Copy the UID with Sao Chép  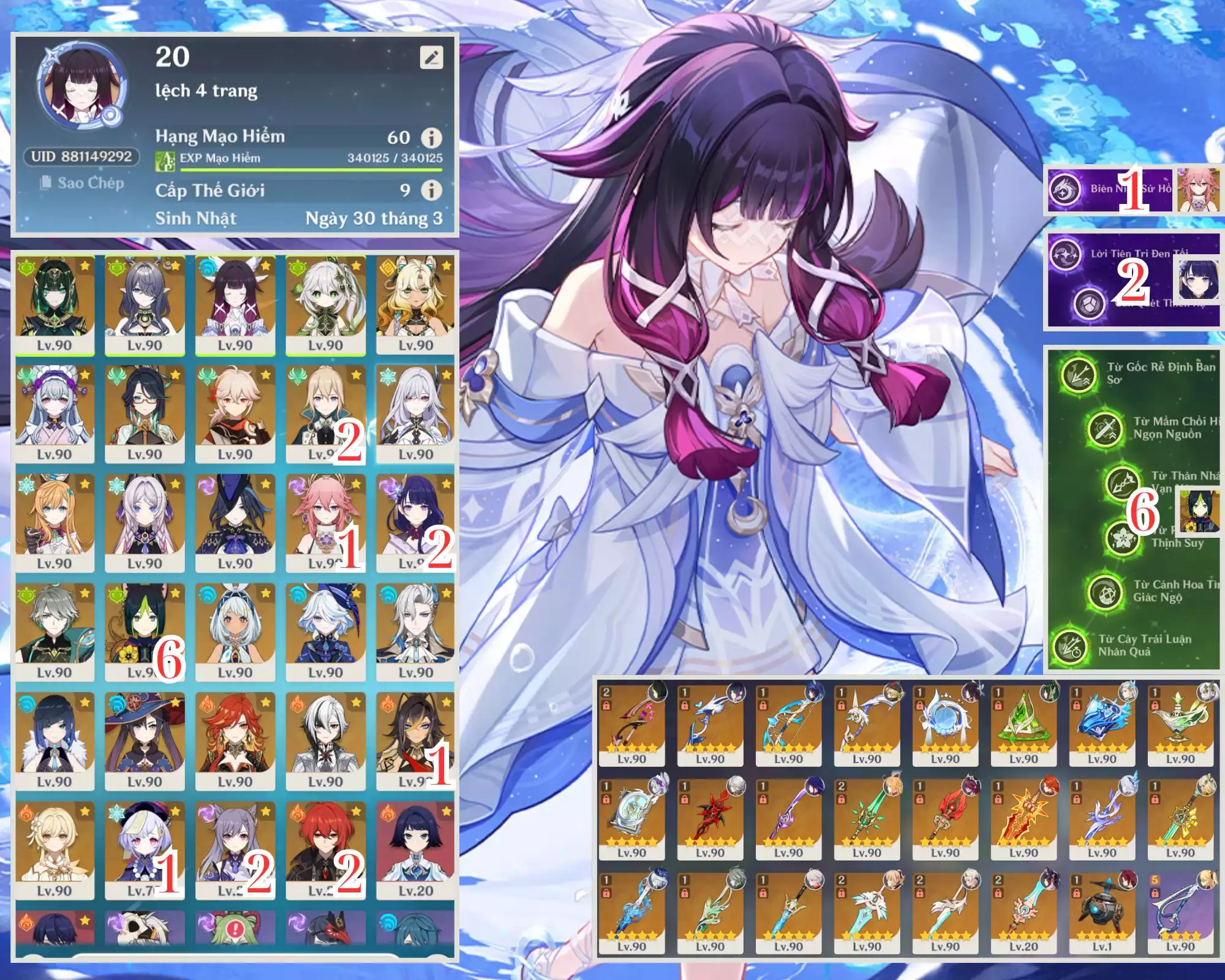(x=83, y=183)
